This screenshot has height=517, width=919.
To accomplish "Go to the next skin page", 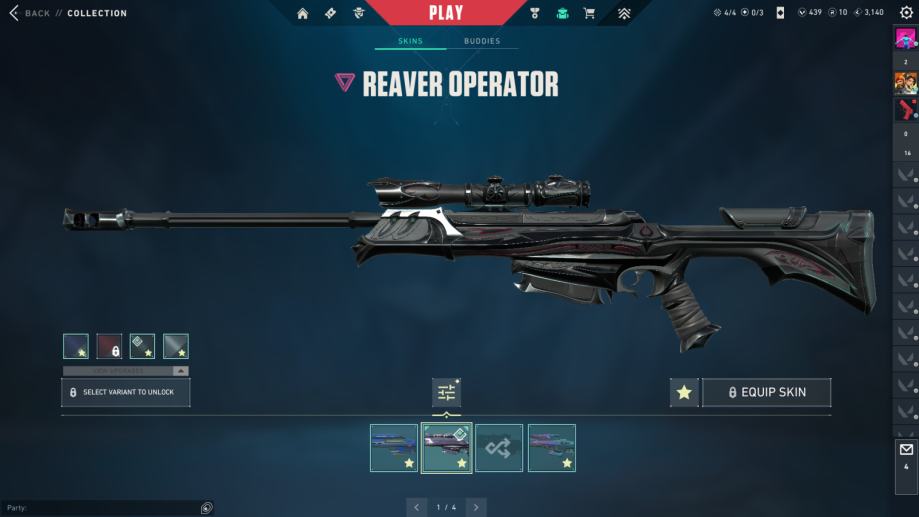I will tap(476, 507).
